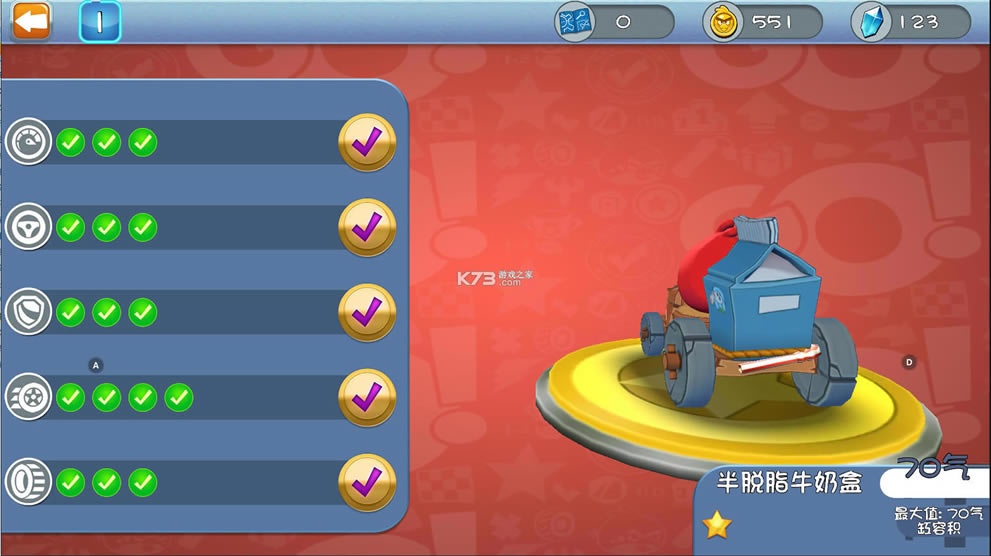This screenshot has height=556, width=991.
Task: Click the shield armor upgrade icon
Action: [28, 313]
